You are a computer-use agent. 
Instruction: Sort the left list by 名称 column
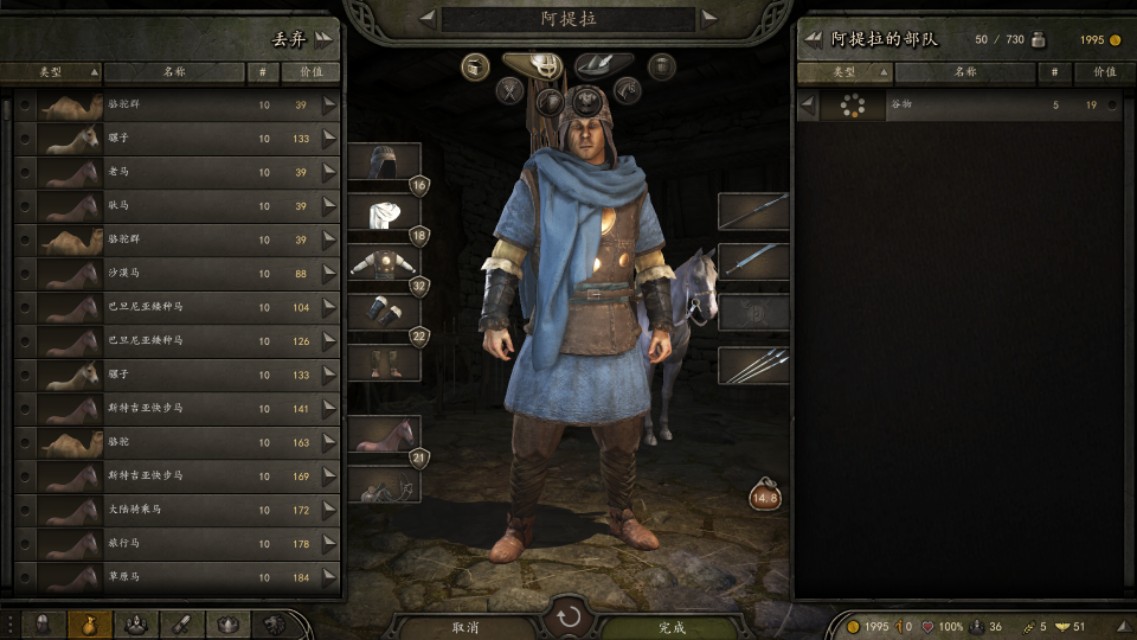174,72
